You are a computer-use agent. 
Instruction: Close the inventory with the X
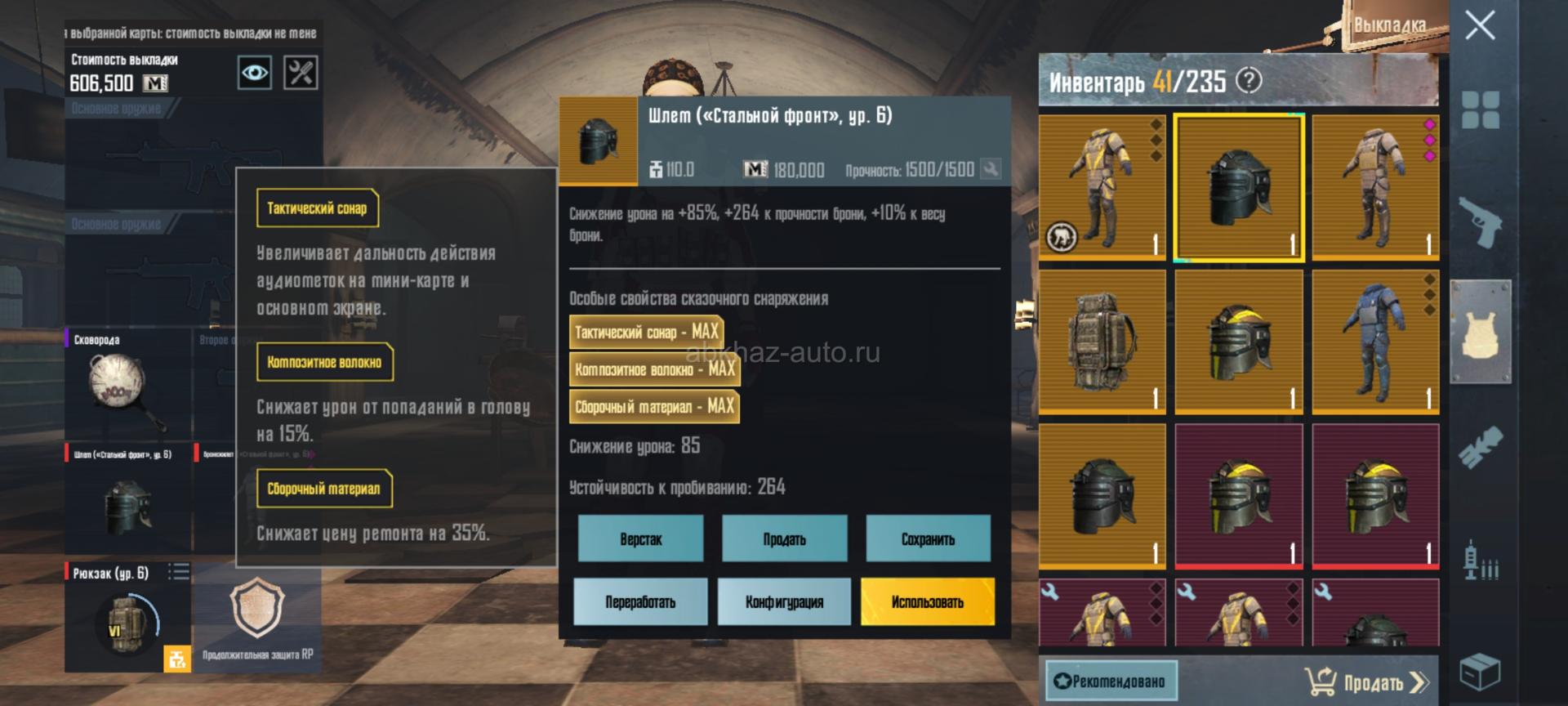[x=1480, y=25]
